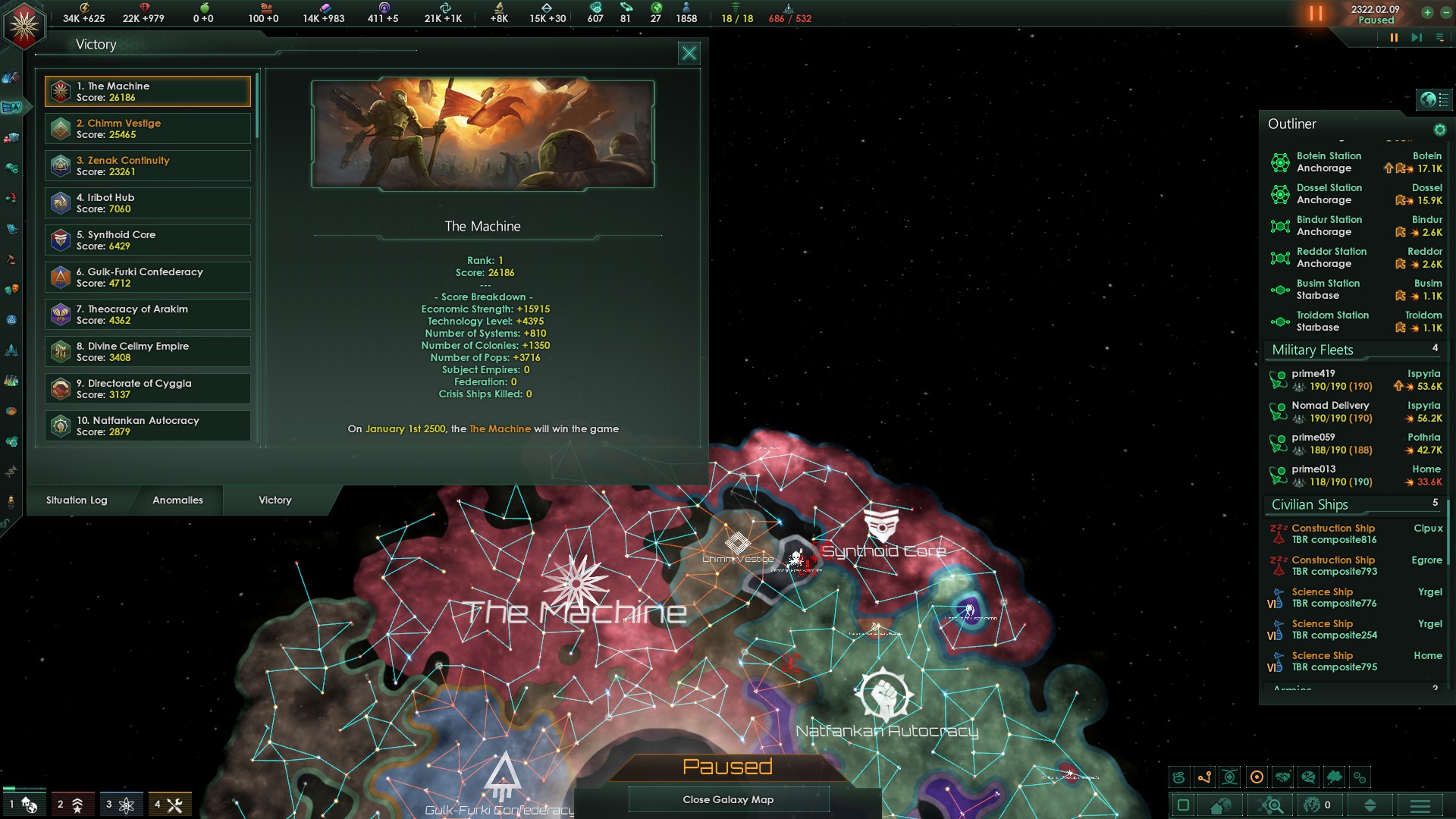Select Chimm Vestige in the victory rankings
This screenshot has width=1456, height=819.
coord(147,128)
